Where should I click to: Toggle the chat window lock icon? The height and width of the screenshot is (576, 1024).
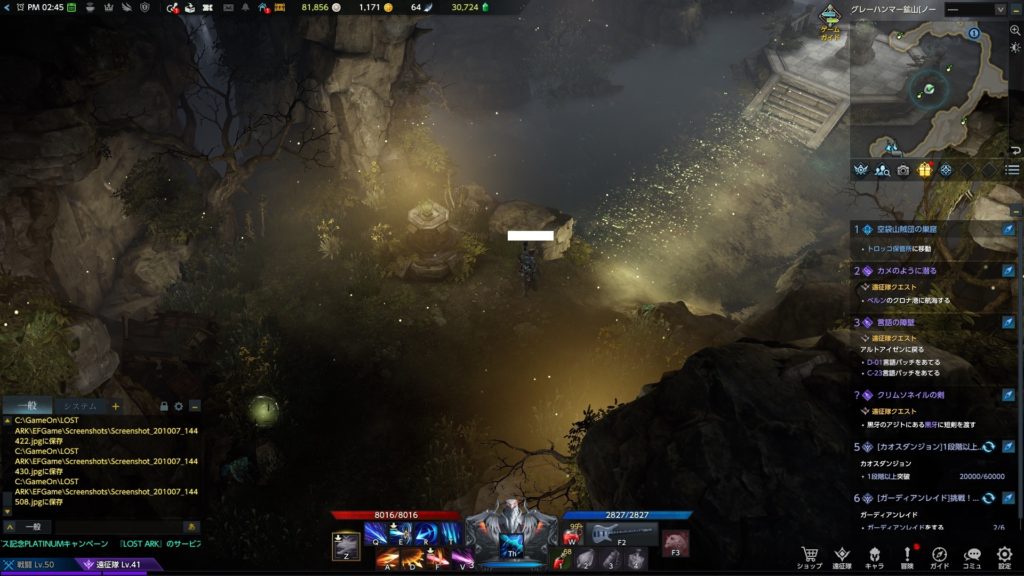click(164, 406)
